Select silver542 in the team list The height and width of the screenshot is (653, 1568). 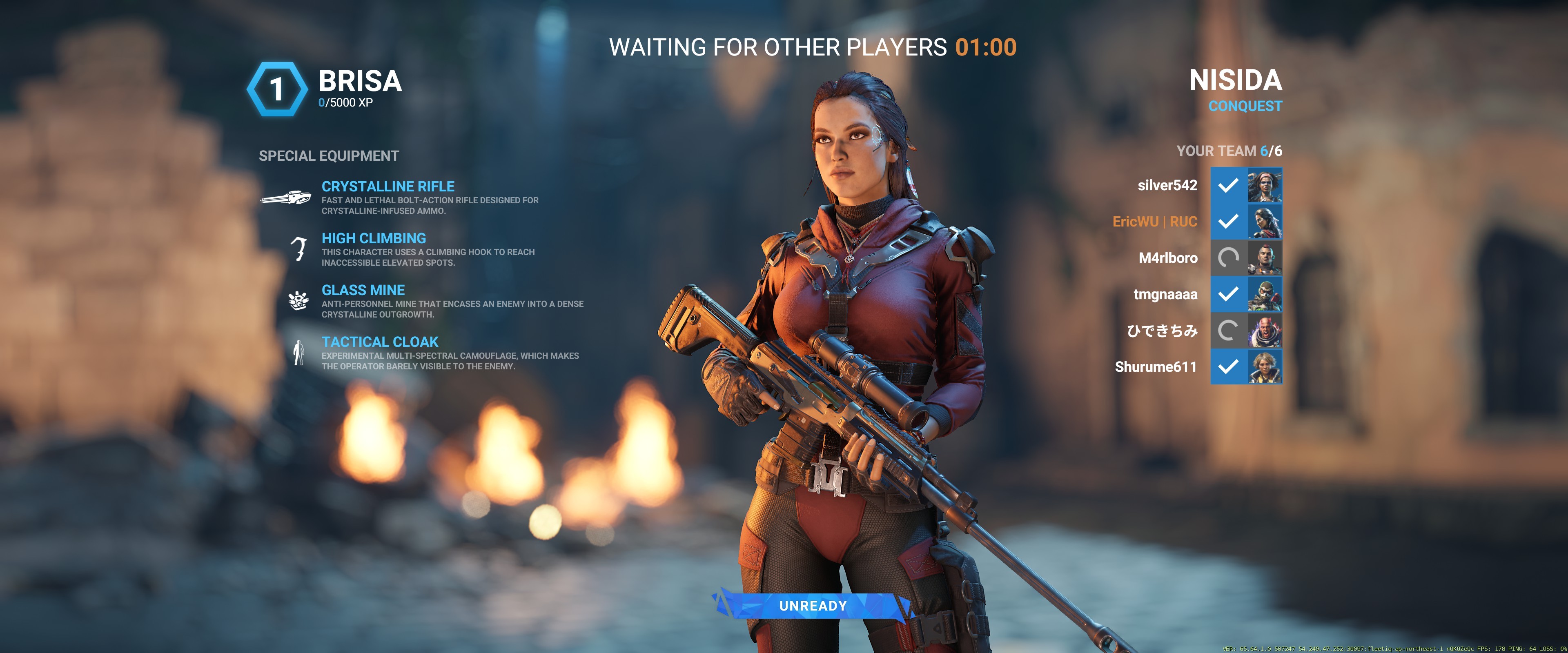pos(1167,186)
